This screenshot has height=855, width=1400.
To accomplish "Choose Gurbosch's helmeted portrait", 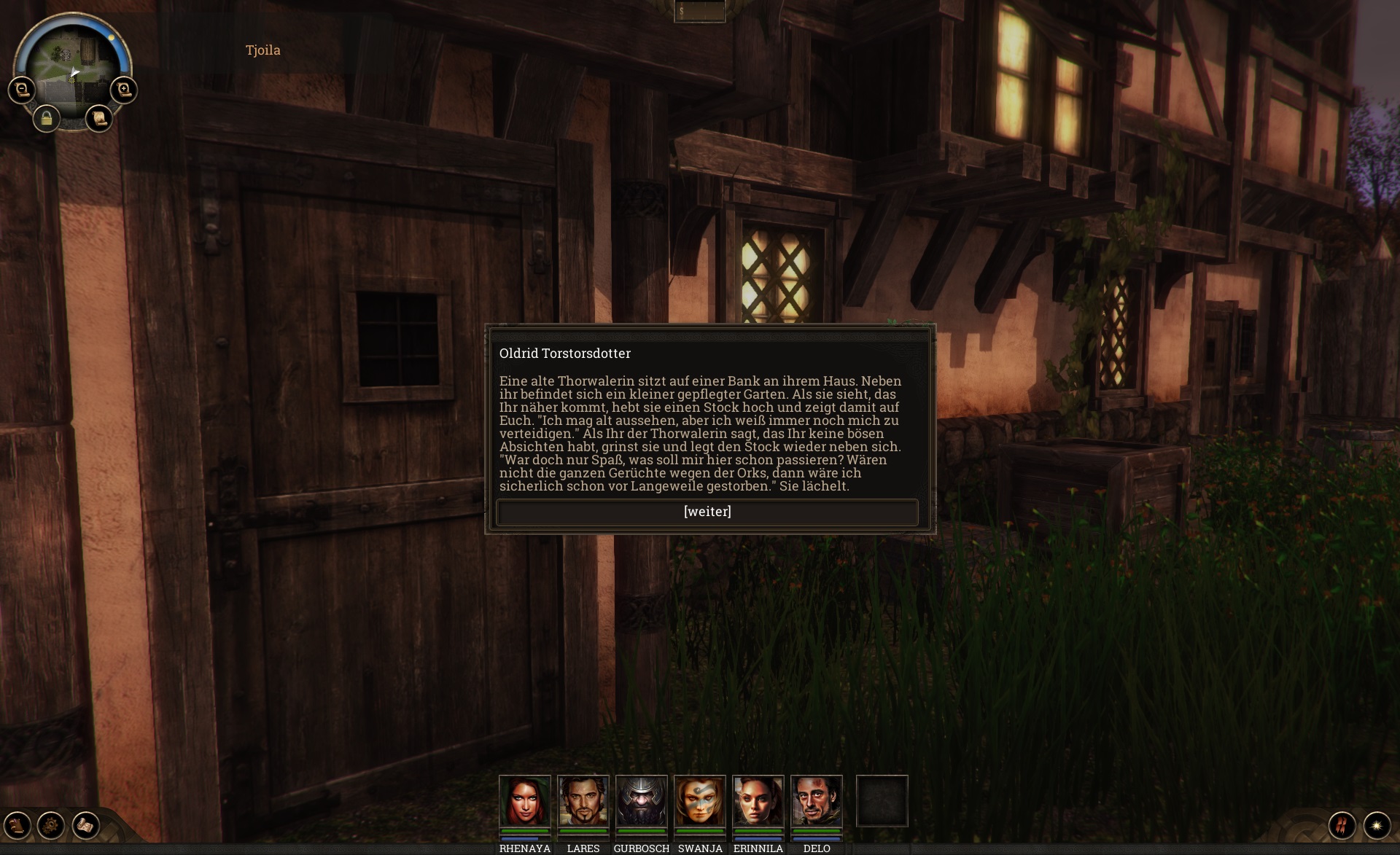I will (642, 800).
